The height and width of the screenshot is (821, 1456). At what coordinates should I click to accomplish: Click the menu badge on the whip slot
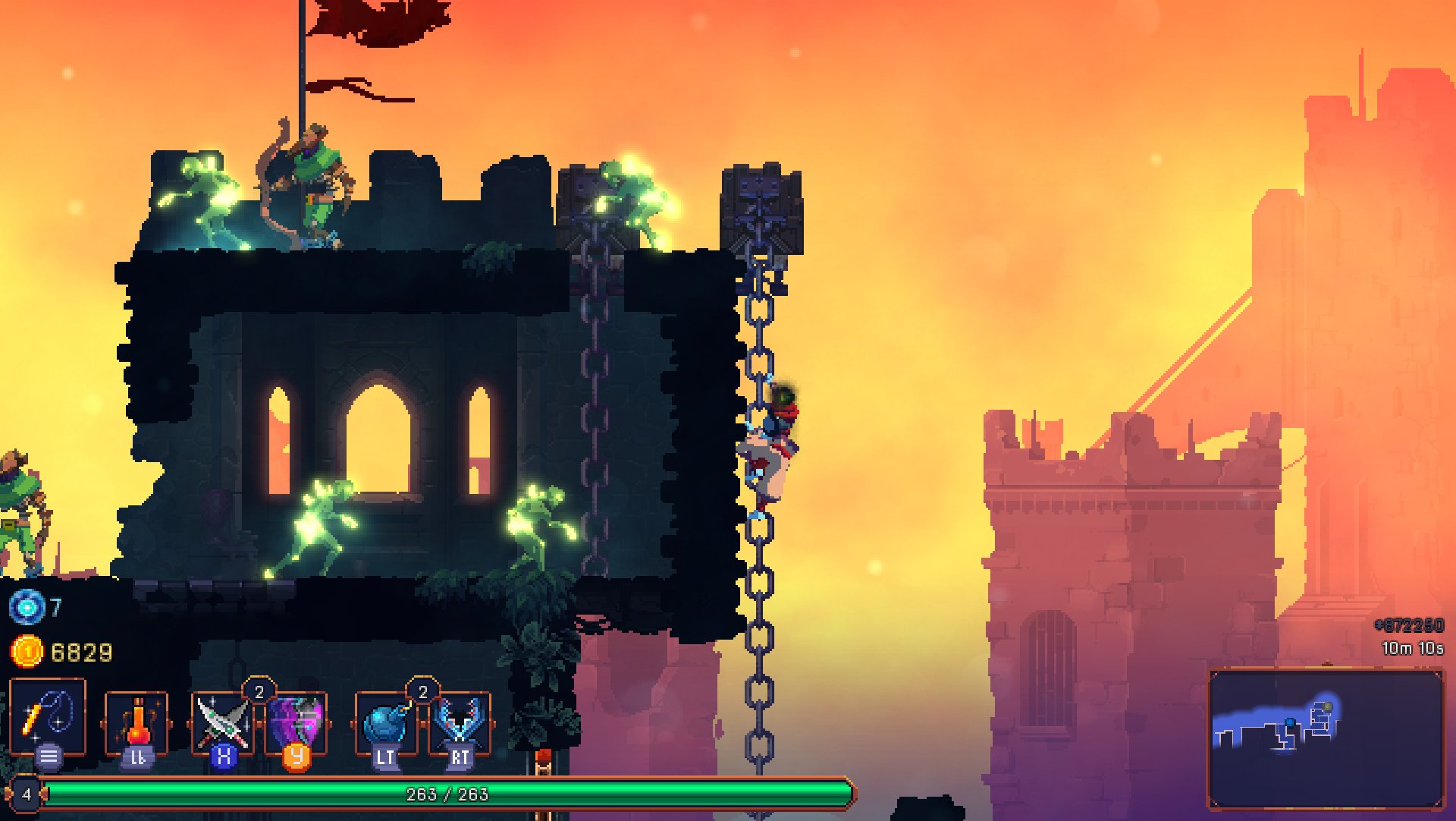pos(48,754)
